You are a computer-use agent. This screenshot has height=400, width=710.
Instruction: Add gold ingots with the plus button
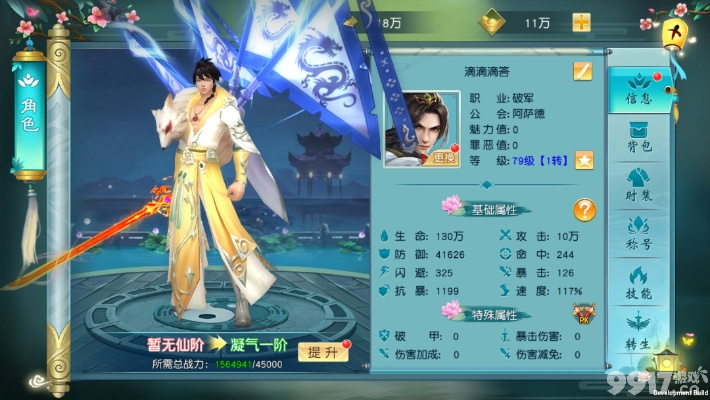[x=581, y=22]
